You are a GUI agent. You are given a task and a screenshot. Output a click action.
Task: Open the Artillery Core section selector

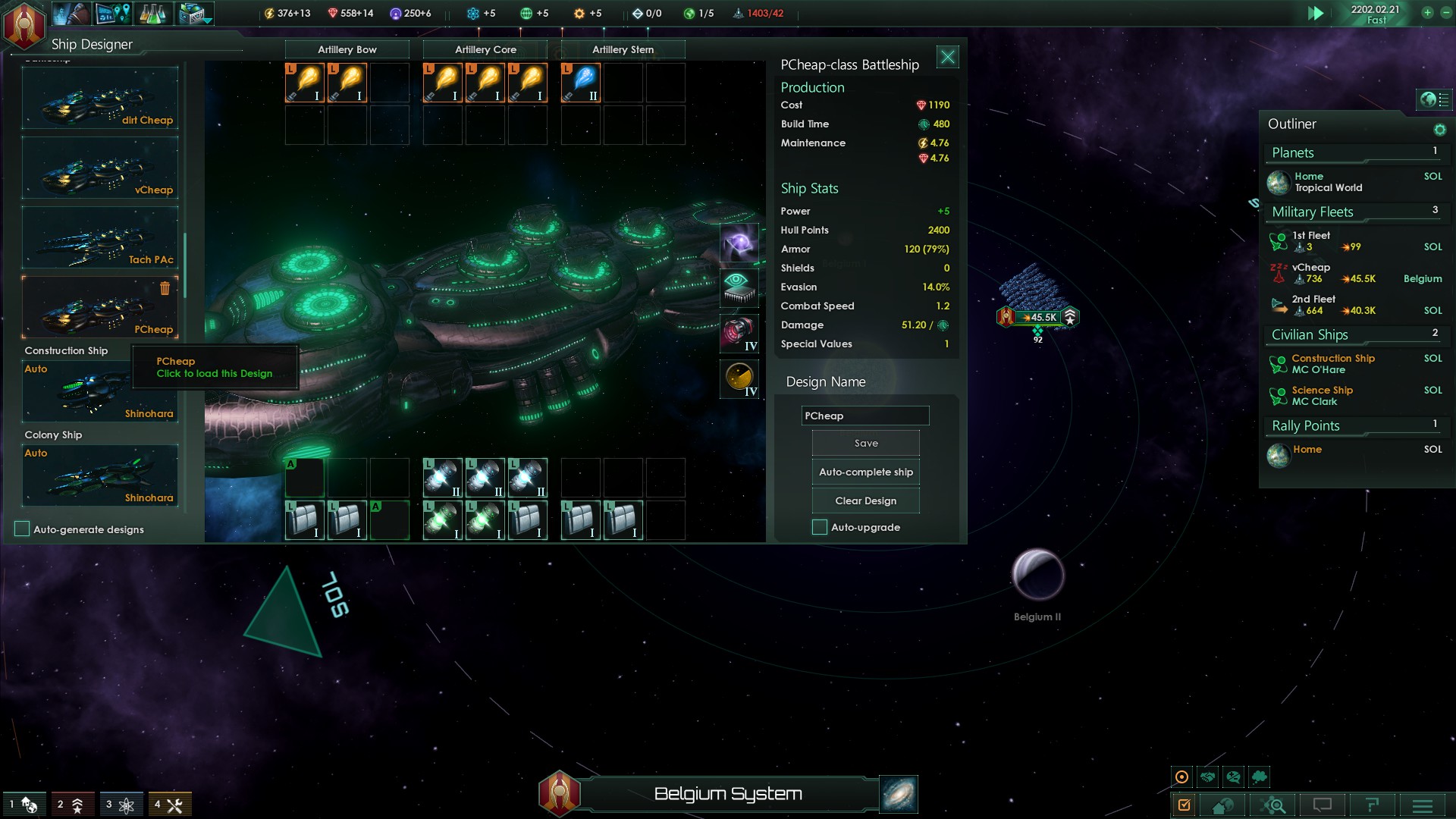pos(485,49)
